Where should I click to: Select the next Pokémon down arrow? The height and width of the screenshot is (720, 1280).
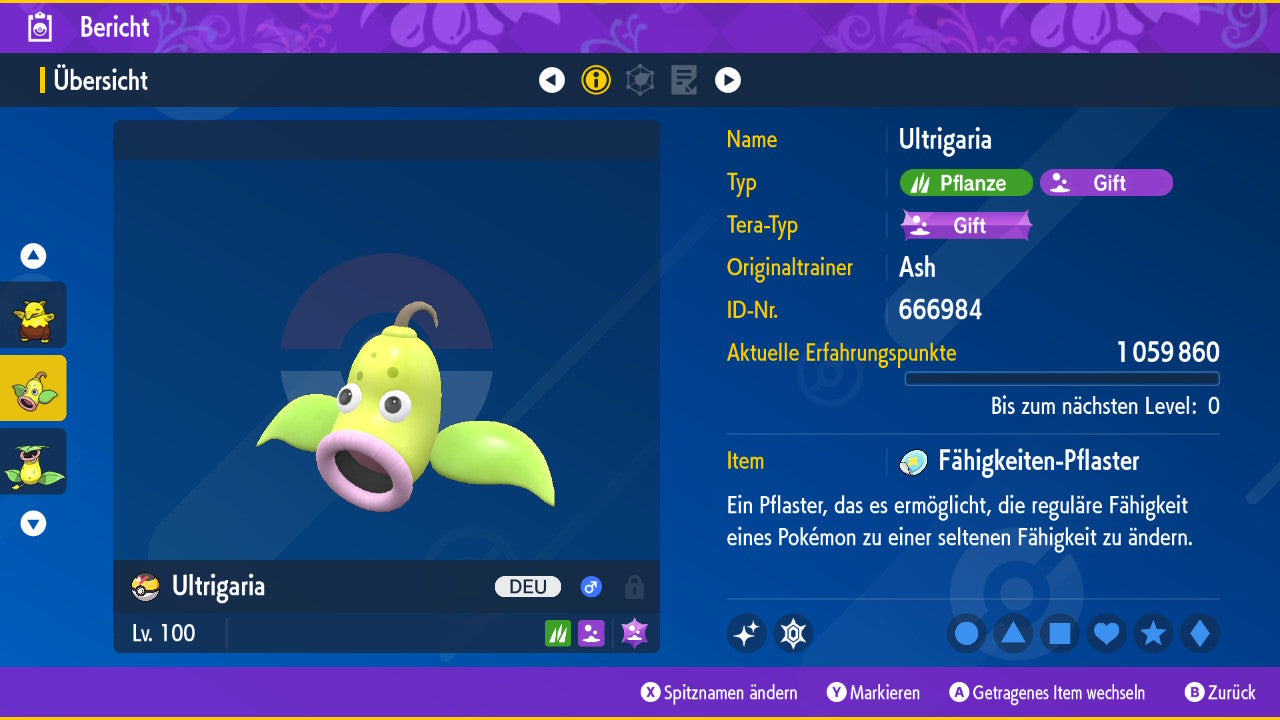click(33, 523)
